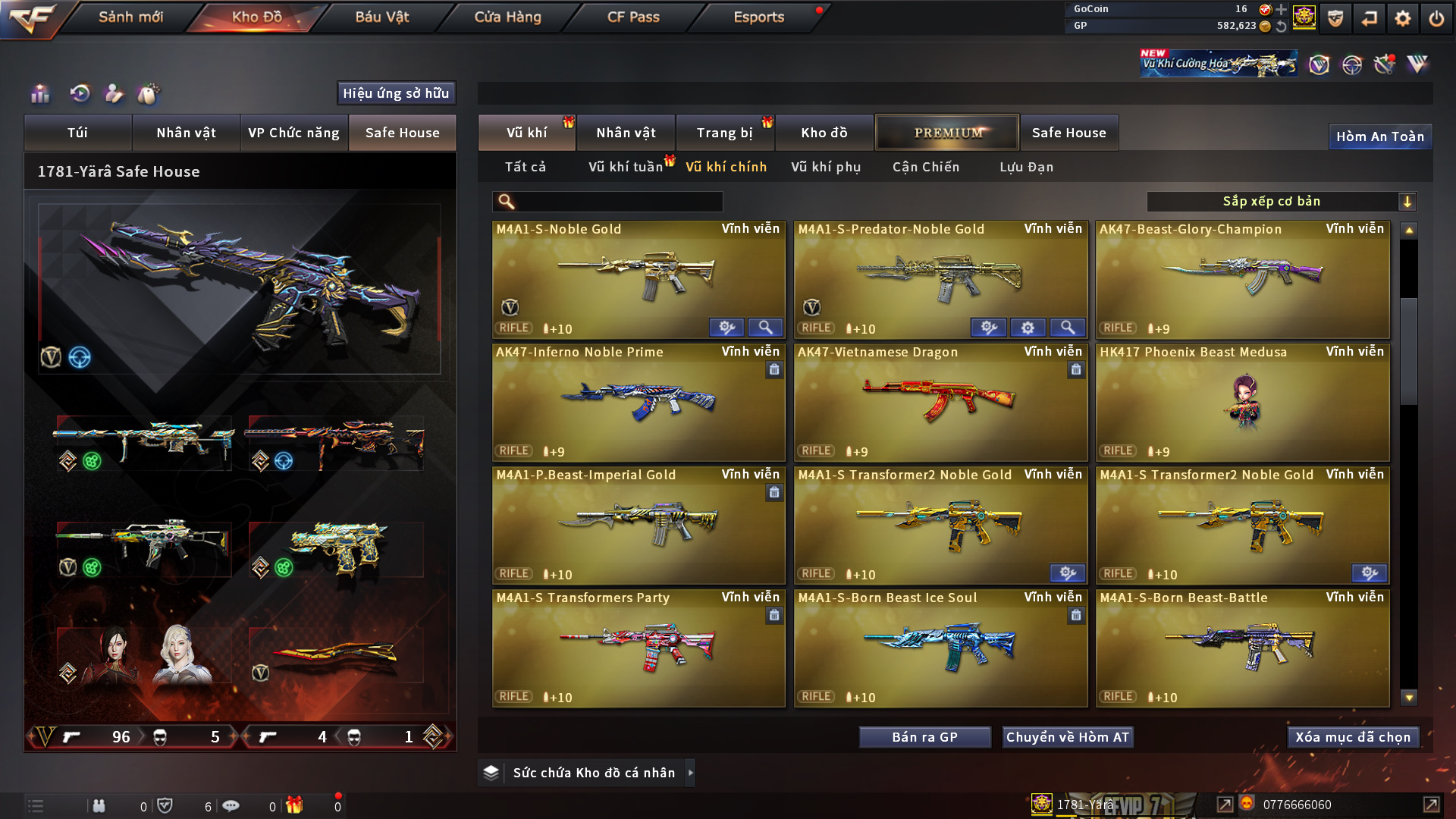This screenshot has height=819, width=1456.
Task: Choose the Cận Chiến filter
Action: click(925, 167)
